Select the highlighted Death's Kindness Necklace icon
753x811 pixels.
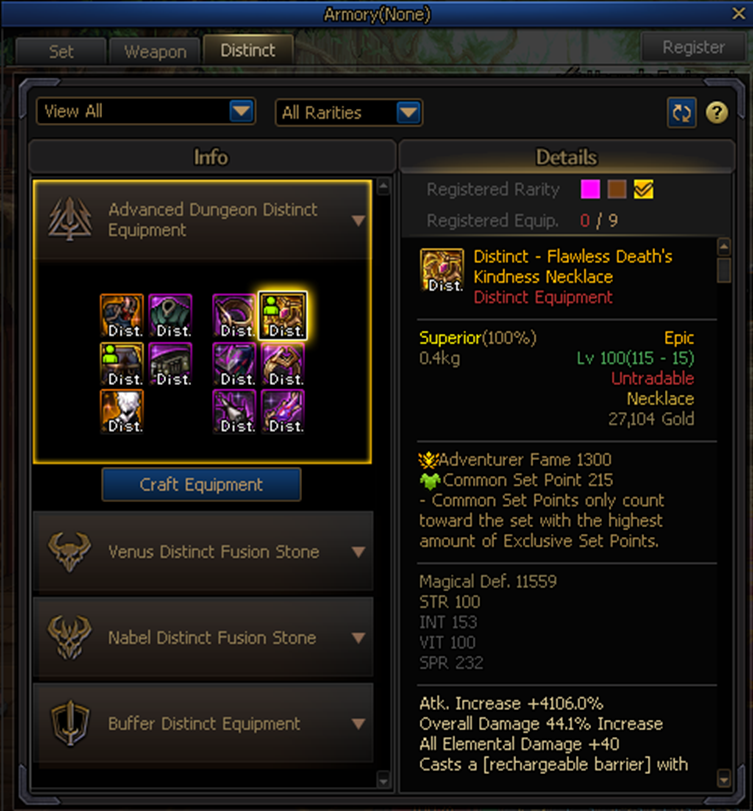point(282,315)
